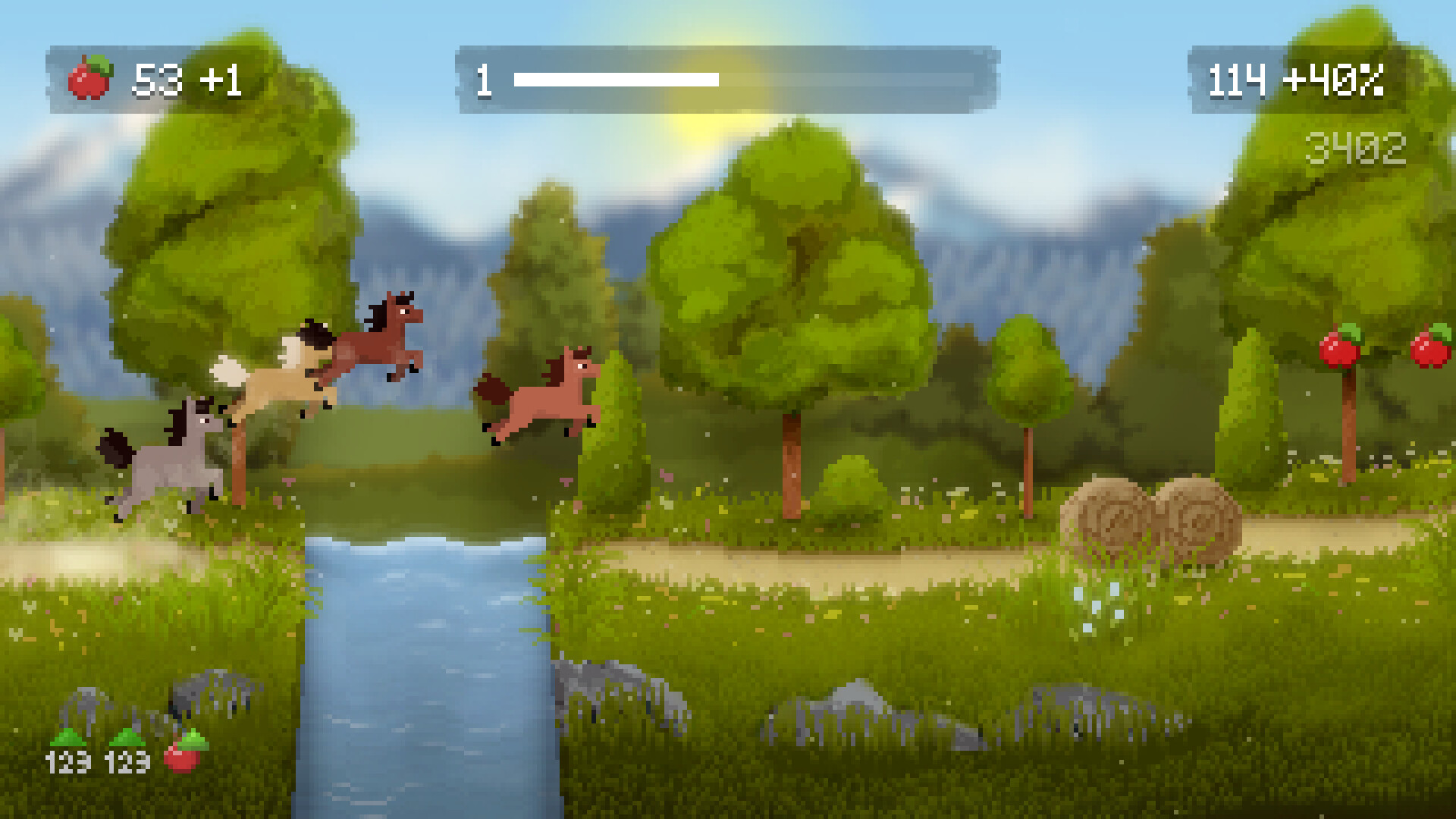
Task: Click the grey rocks below the river
Action: click(x=599, y=682)
